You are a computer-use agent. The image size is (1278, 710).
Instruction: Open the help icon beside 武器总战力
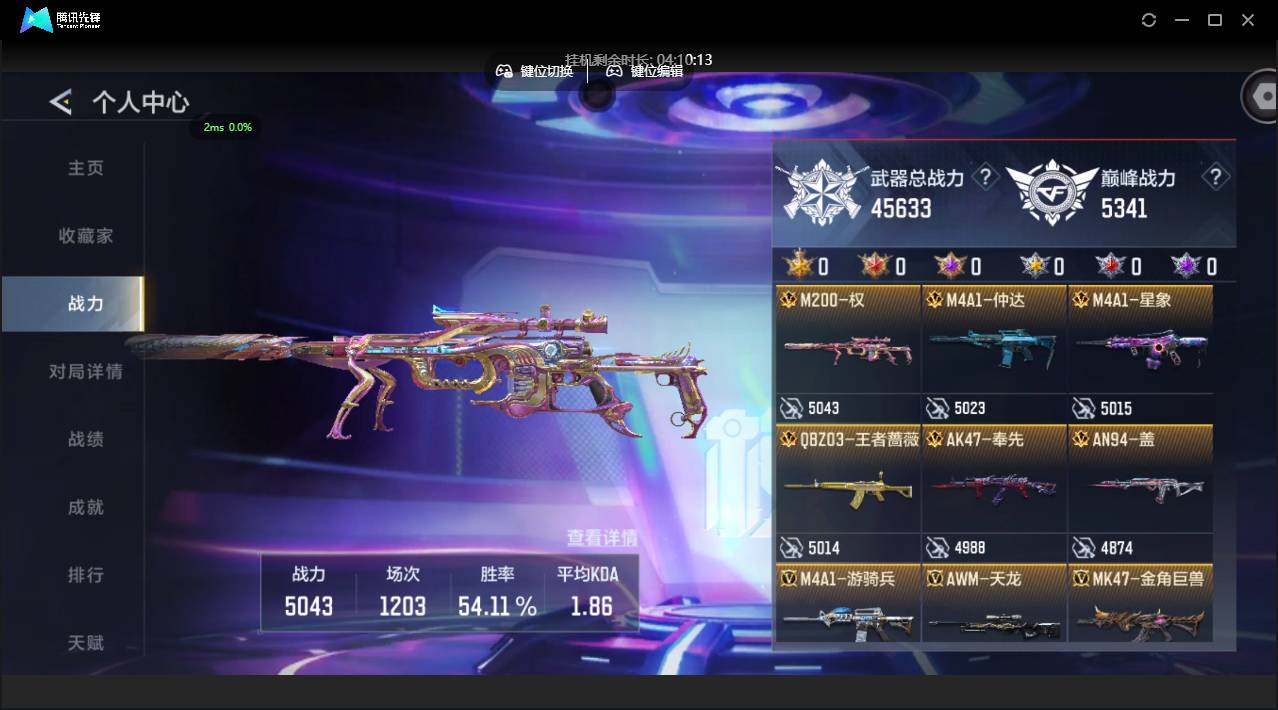coord(986,178)
